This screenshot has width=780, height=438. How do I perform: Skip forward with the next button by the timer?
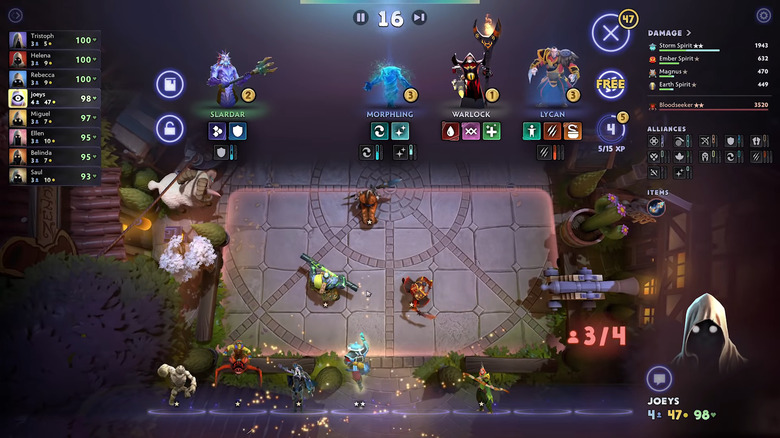[x=420, y=17]
